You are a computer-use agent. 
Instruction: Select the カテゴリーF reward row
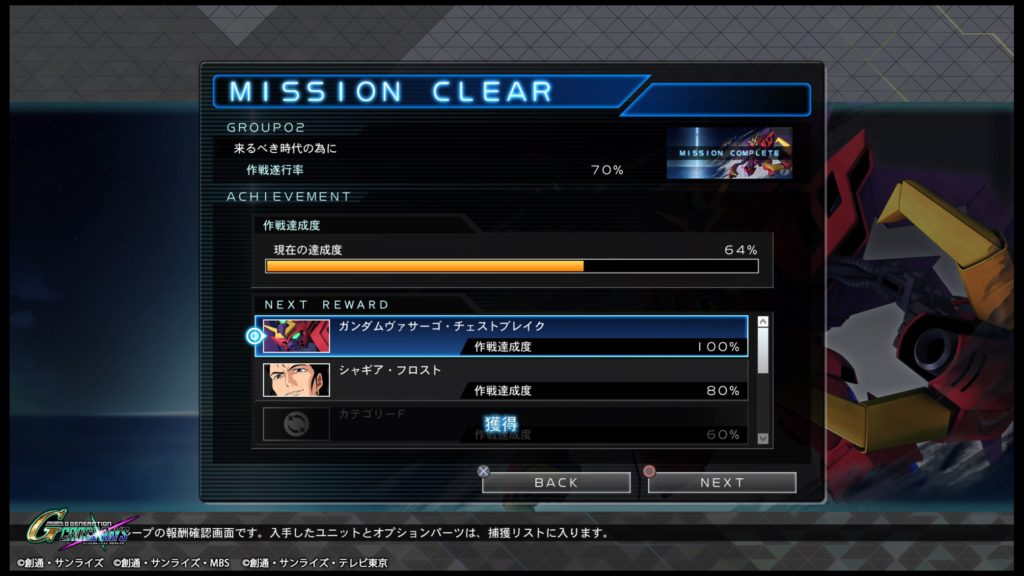point(502,424)
